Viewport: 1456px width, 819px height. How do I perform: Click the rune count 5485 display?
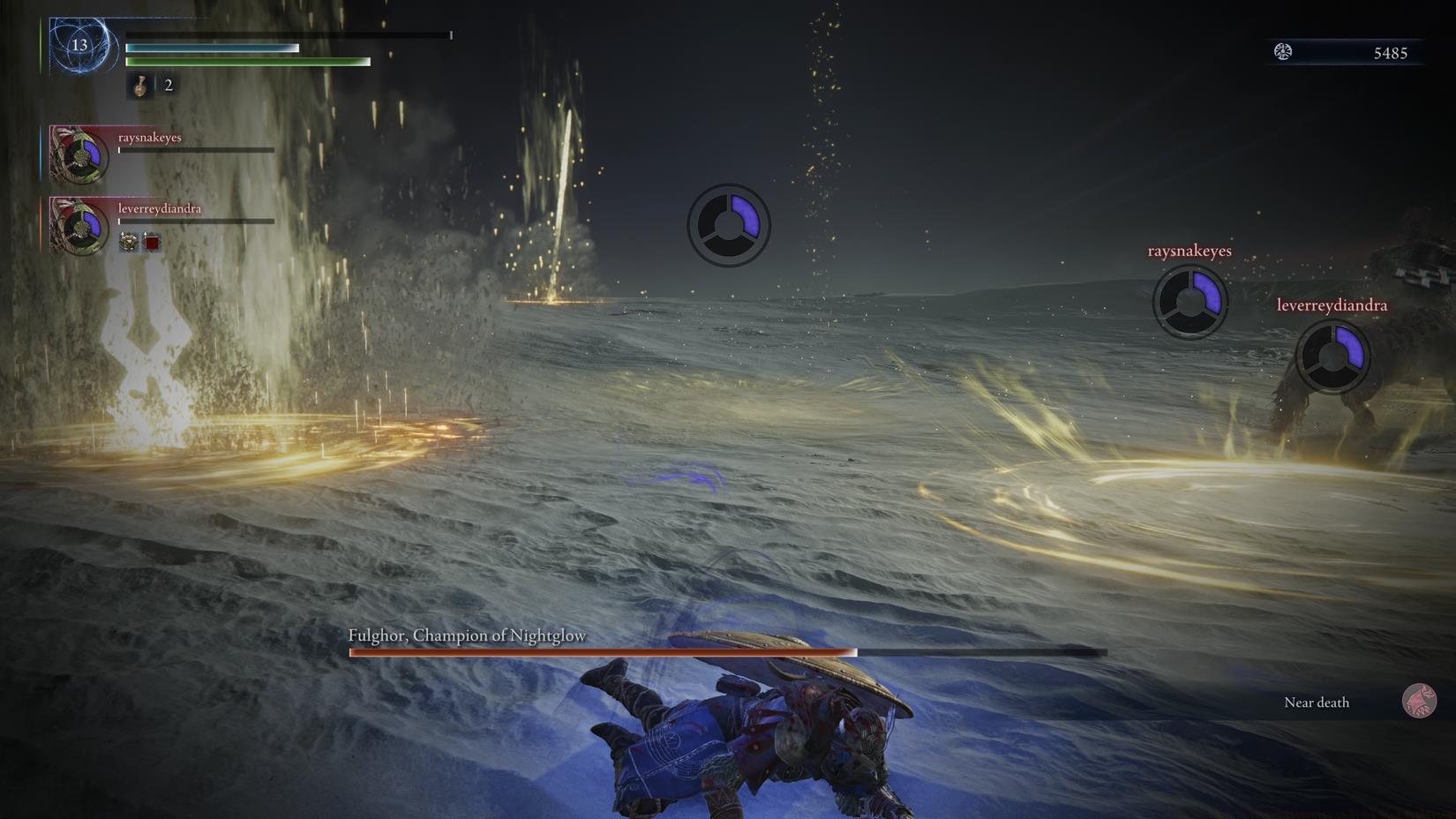[x=1389, y=52]
